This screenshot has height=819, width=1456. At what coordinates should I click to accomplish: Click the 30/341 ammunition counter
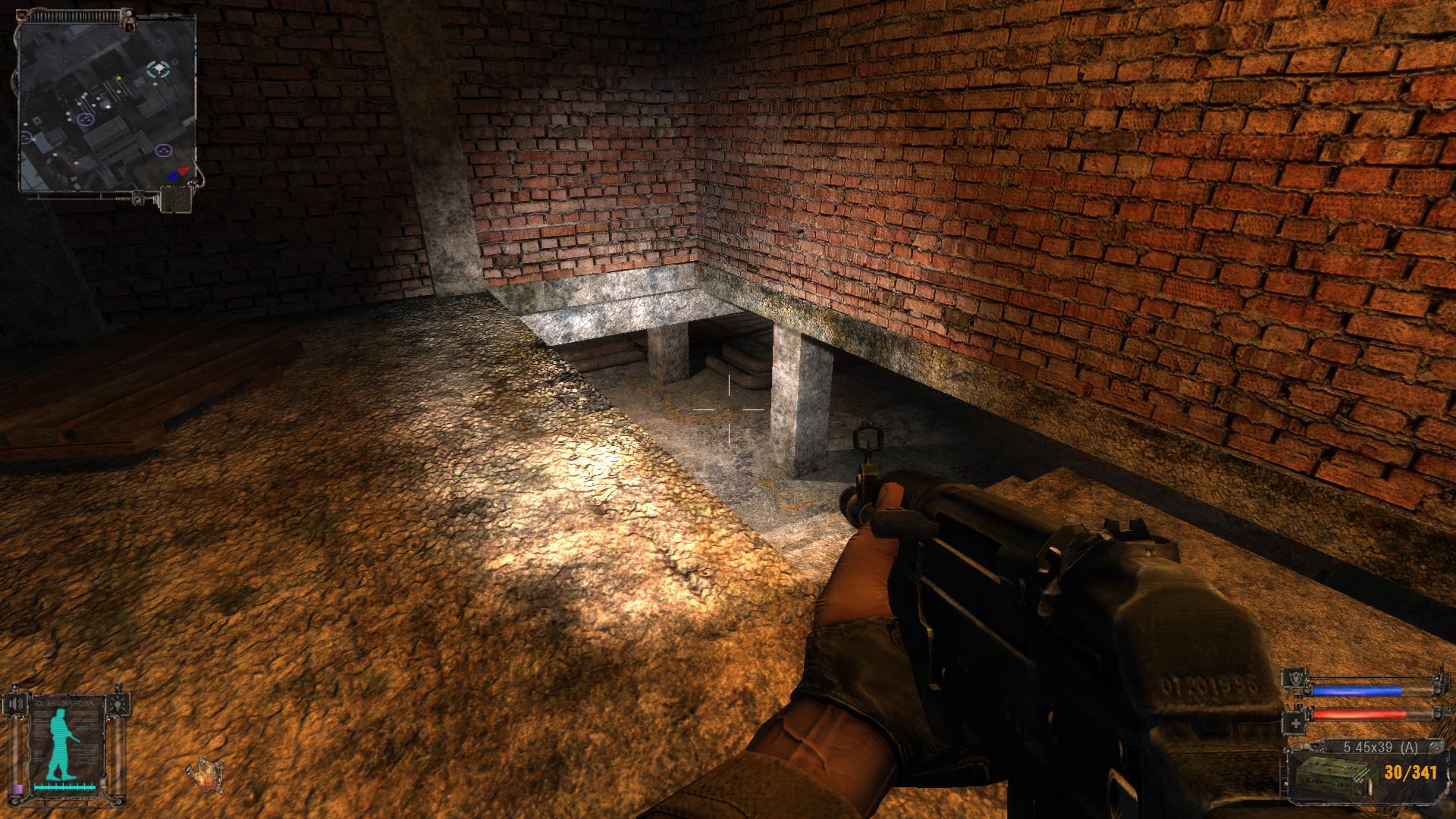[x=1410, y=773]
